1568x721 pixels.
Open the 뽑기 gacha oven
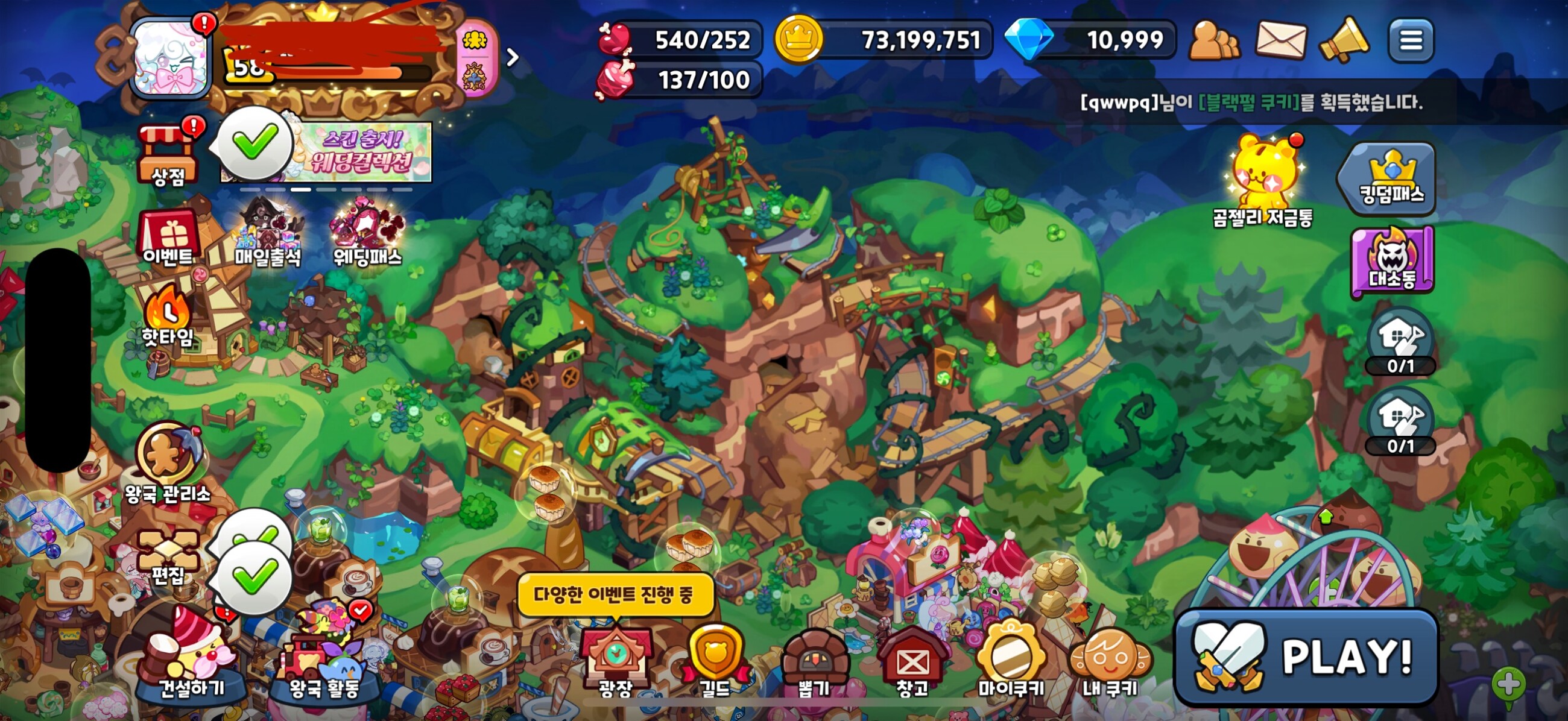click(813, 661)
